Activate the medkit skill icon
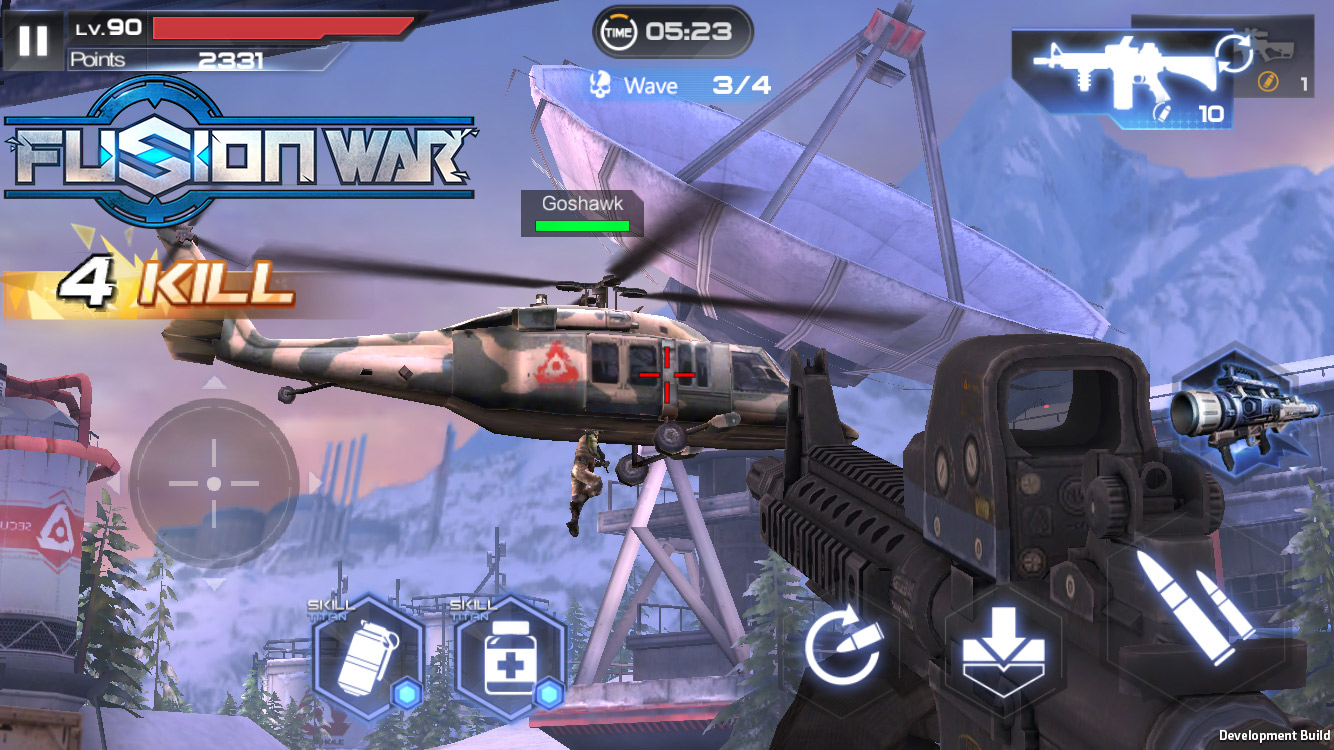 [x=509, y=660]
